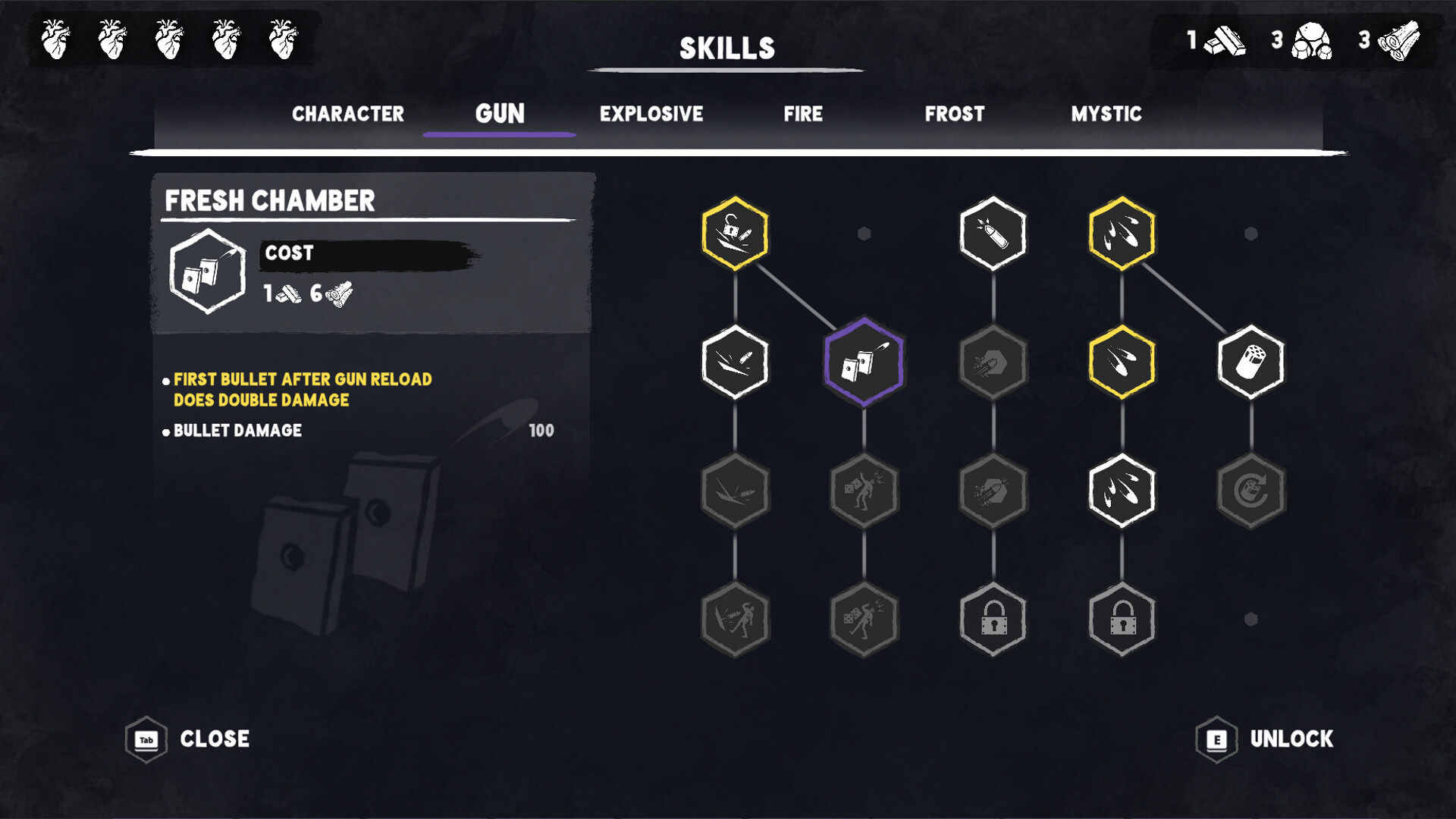Click the grayed bullet-impact skill node
This screenshot has height=819, width=1456.
[992, 491]
